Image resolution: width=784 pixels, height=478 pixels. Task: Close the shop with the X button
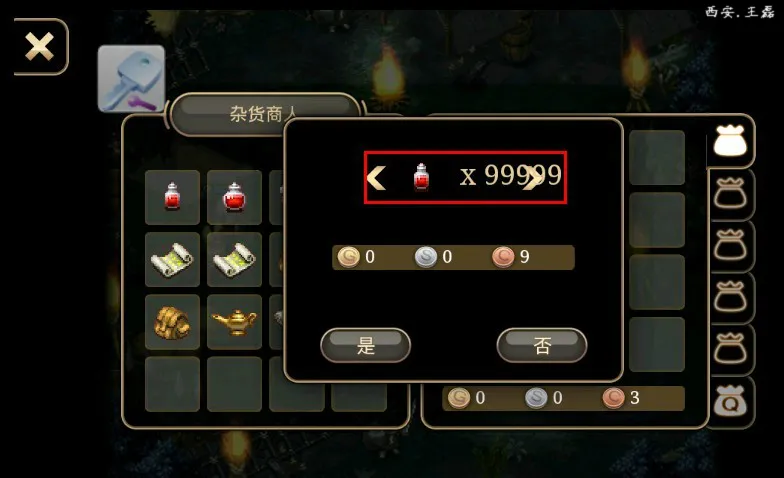[x=40, y=46]
